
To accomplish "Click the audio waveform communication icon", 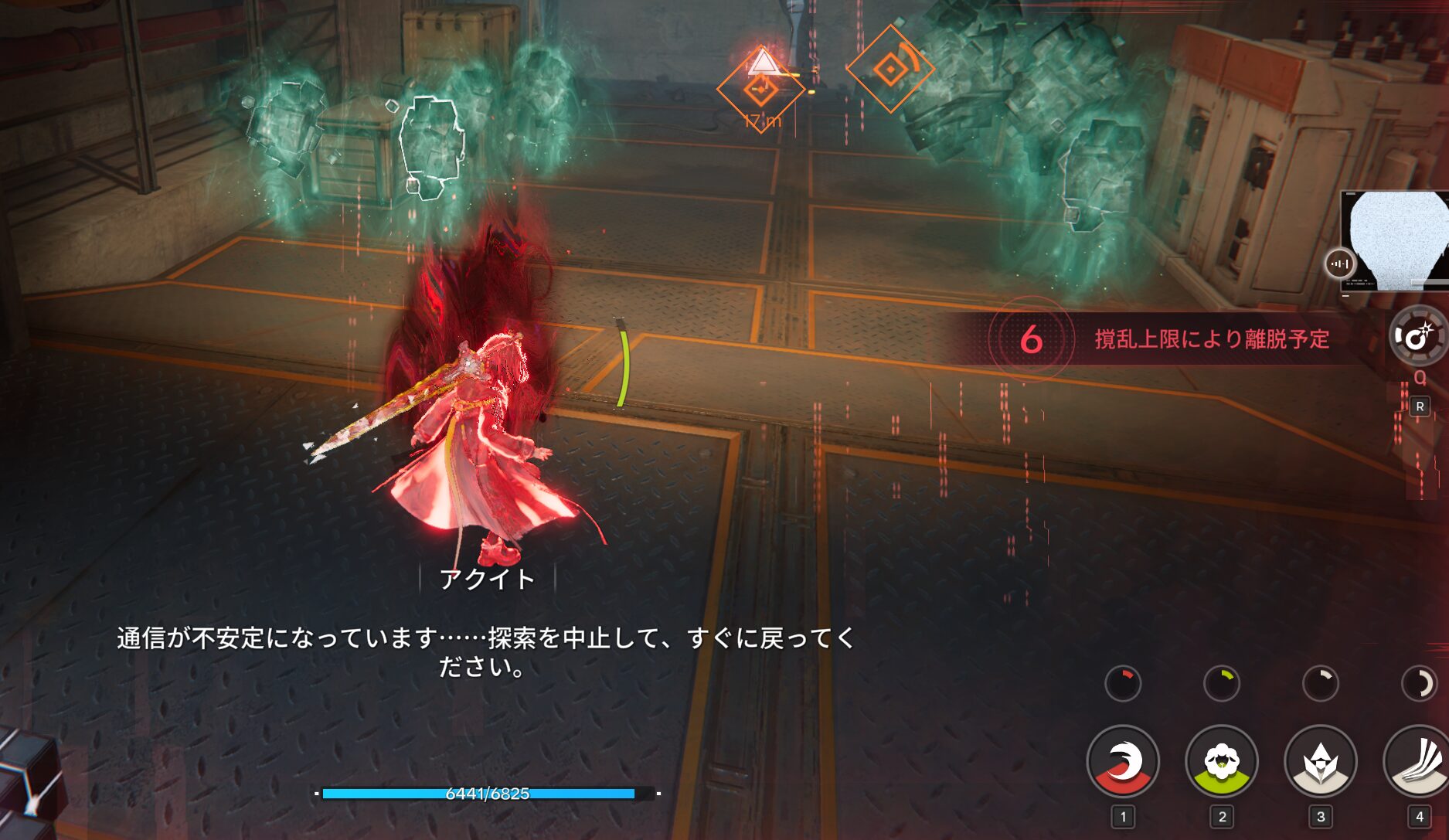I will 1340,264.
